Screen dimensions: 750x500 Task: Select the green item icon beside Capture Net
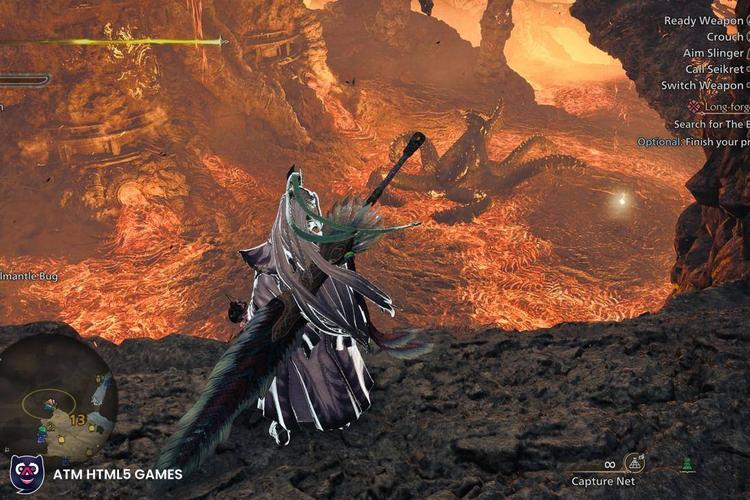click(688, 464)
